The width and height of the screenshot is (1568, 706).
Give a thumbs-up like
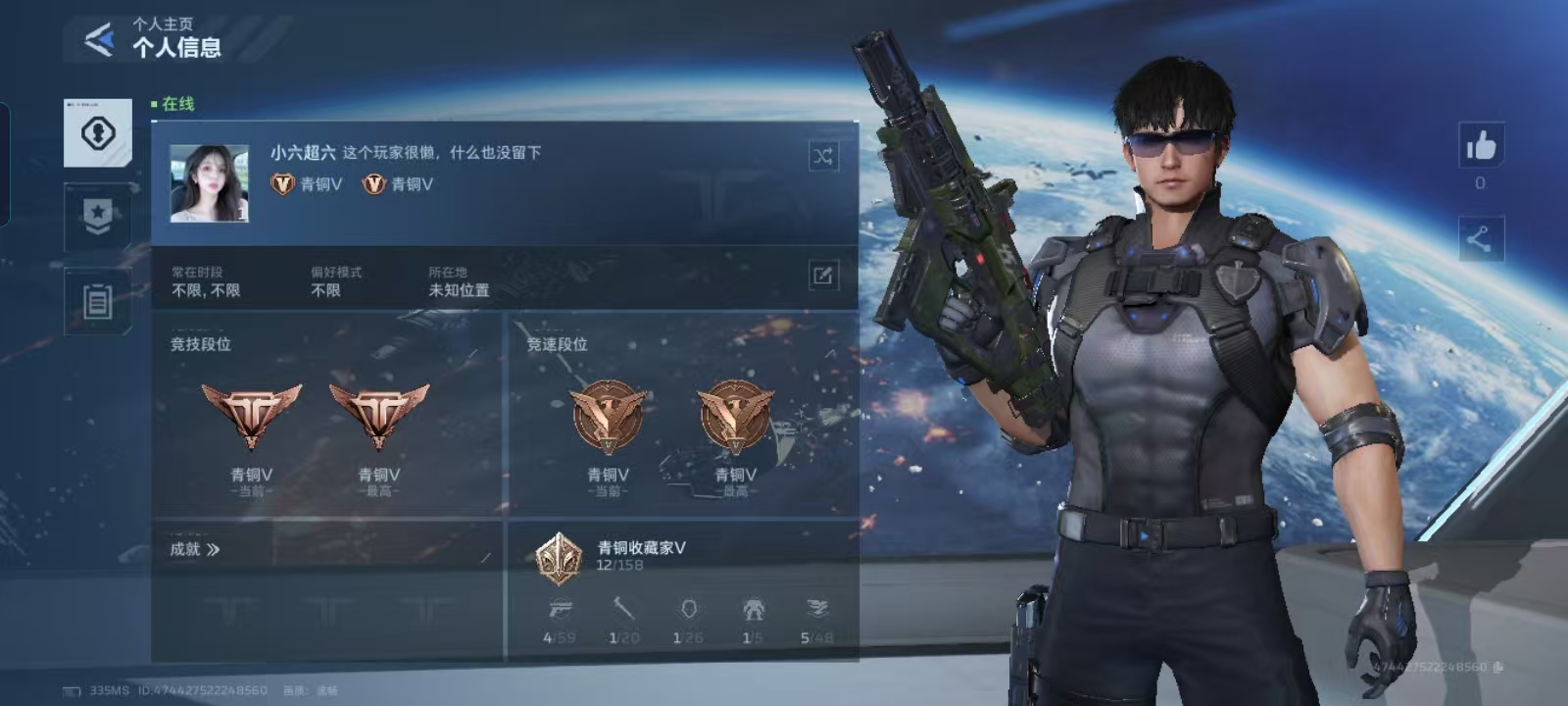1481,146
